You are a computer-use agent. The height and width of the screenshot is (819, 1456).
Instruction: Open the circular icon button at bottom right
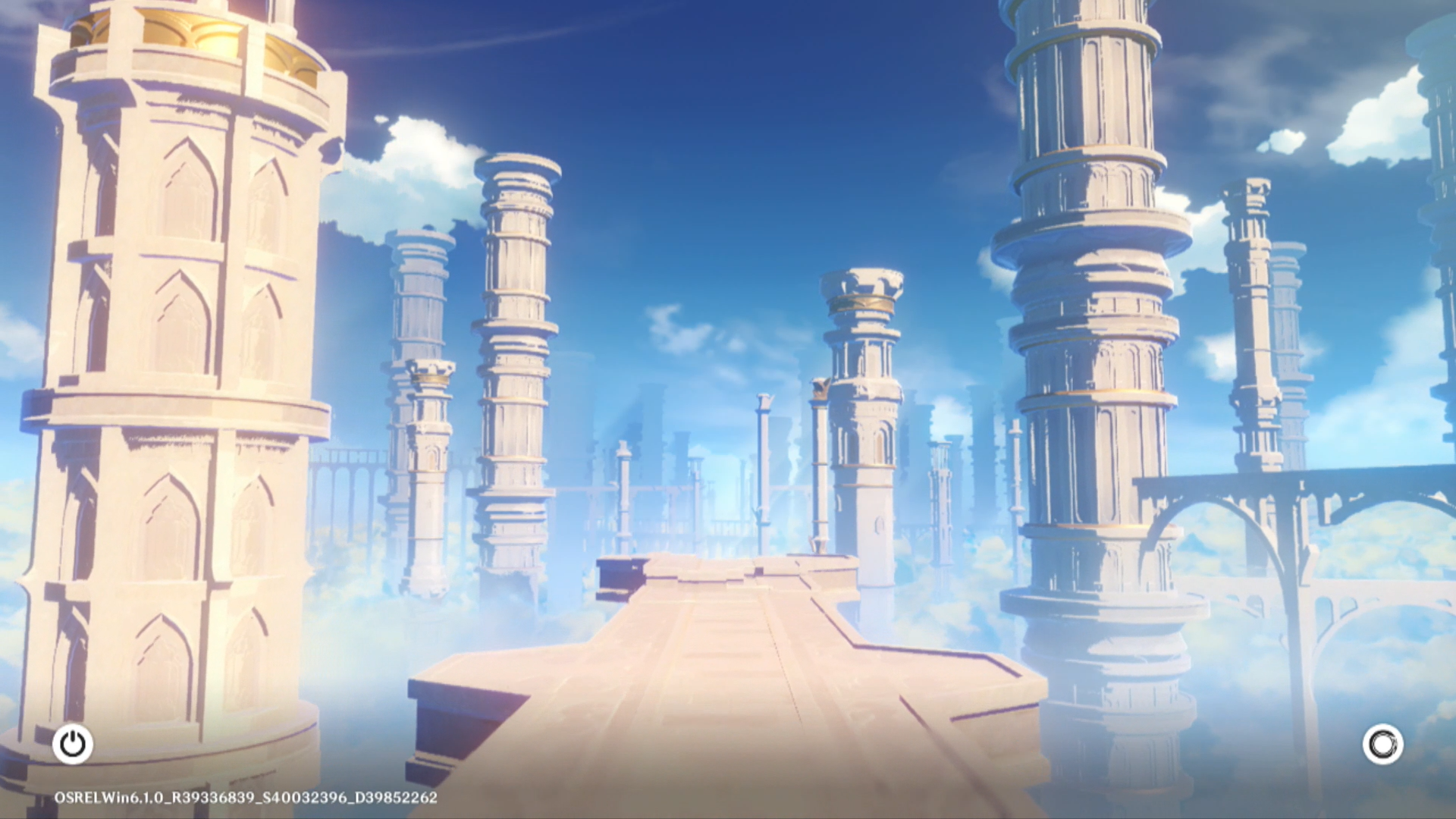click(x=1382, y=744)
